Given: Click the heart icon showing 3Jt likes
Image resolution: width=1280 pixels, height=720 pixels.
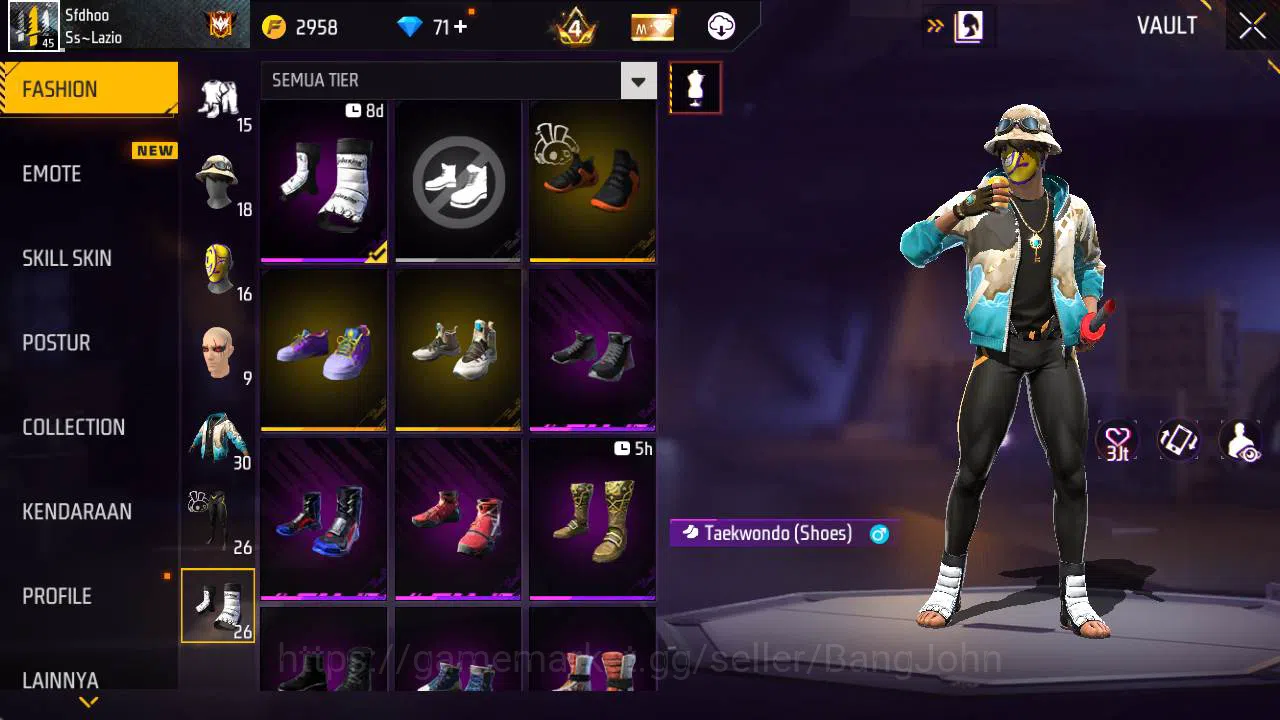Looking at the screenshot, I should click(1117, 441).
